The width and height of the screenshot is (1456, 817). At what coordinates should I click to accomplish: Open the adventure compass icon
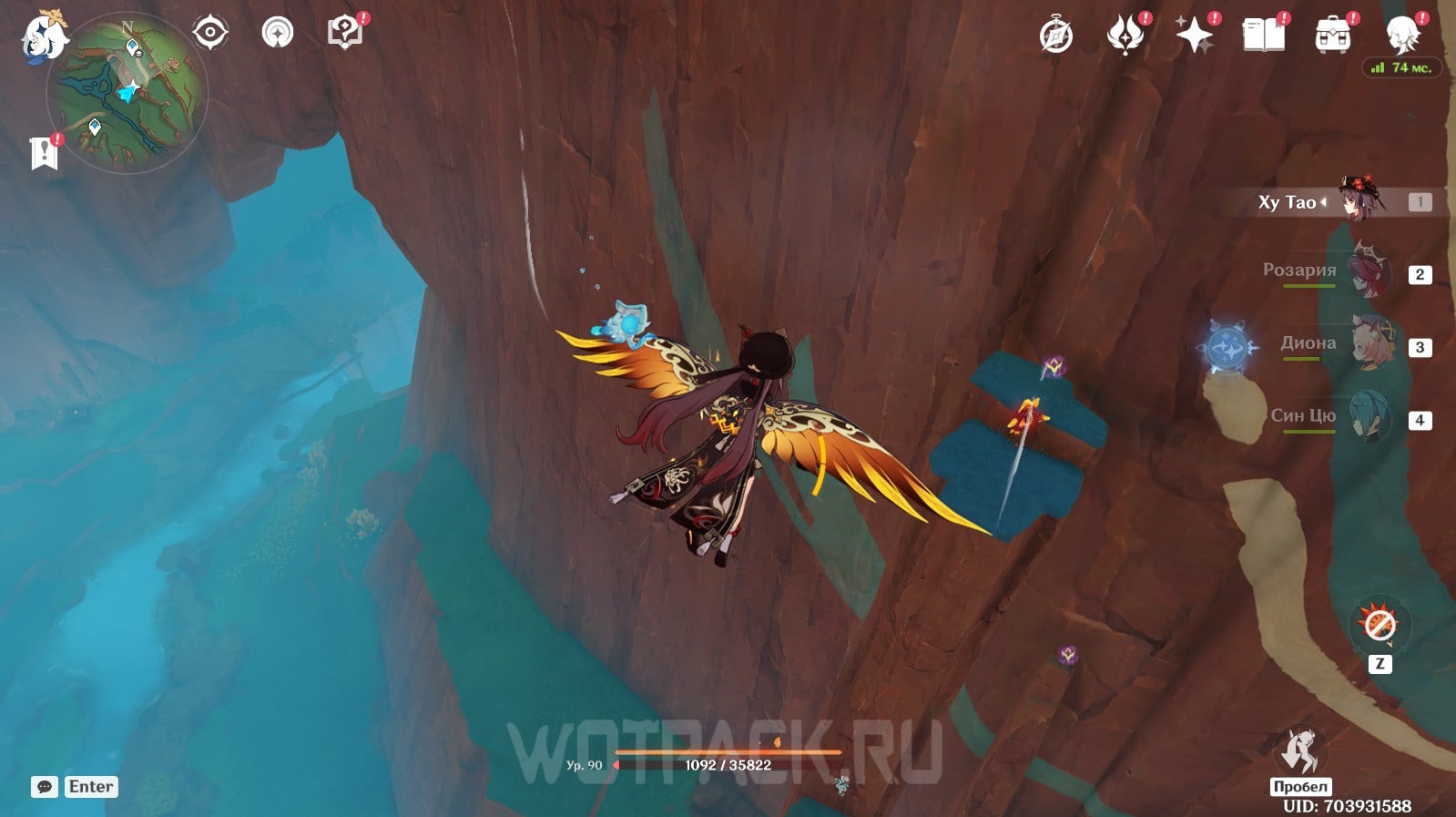pyautogui.click(x=1056, y=36)
